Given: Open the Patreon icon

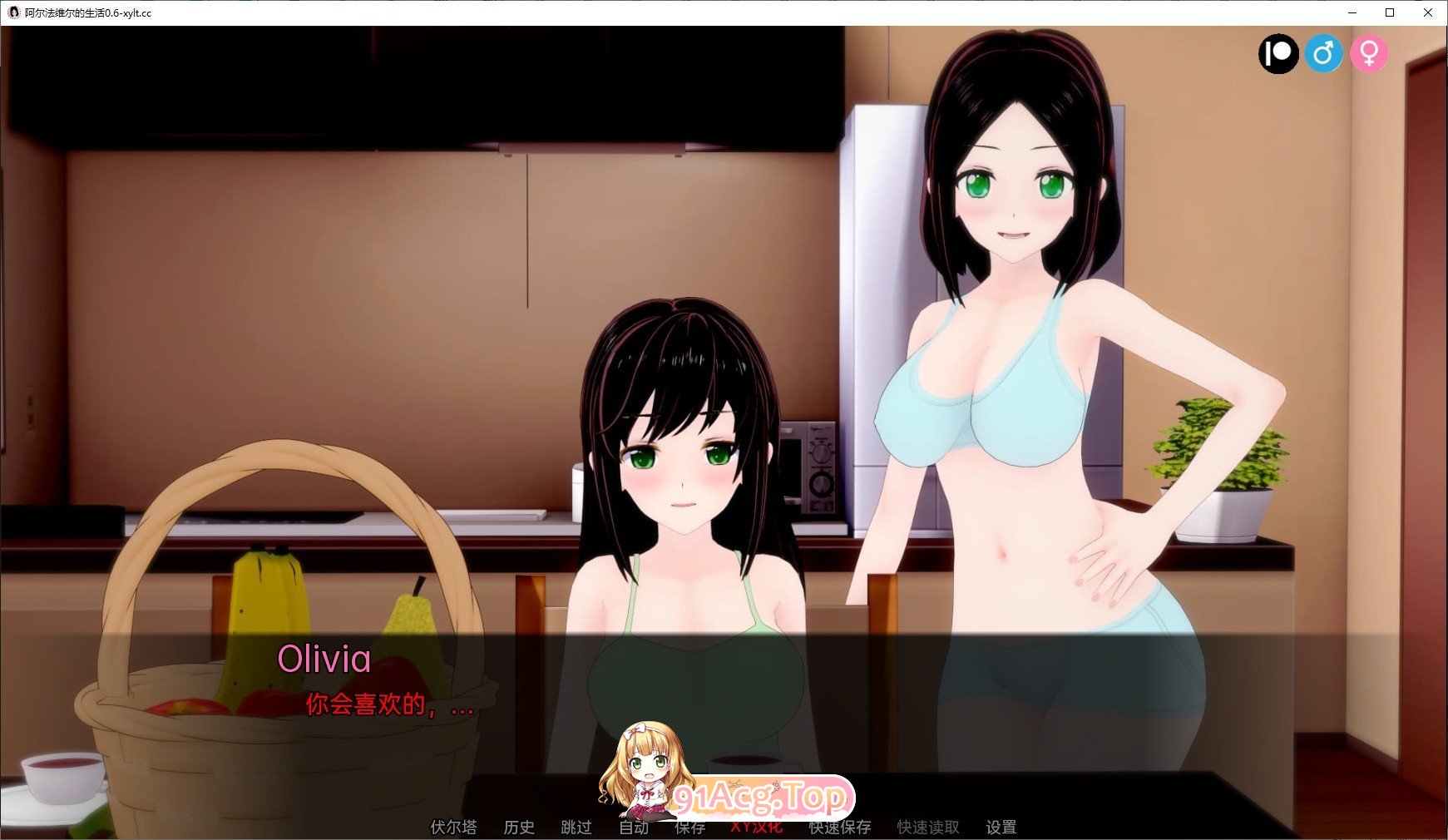Looking at the screenshot, I should [x=1278, y=53].
